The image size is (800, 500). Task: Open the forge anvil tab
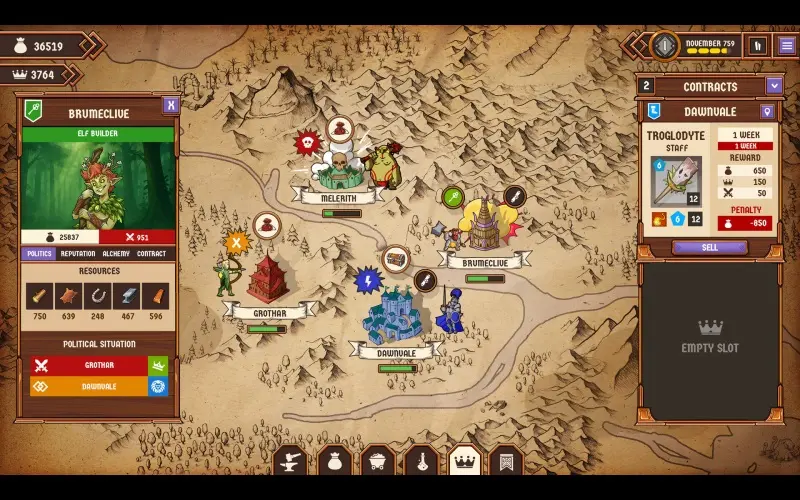(x=290, y=462)
